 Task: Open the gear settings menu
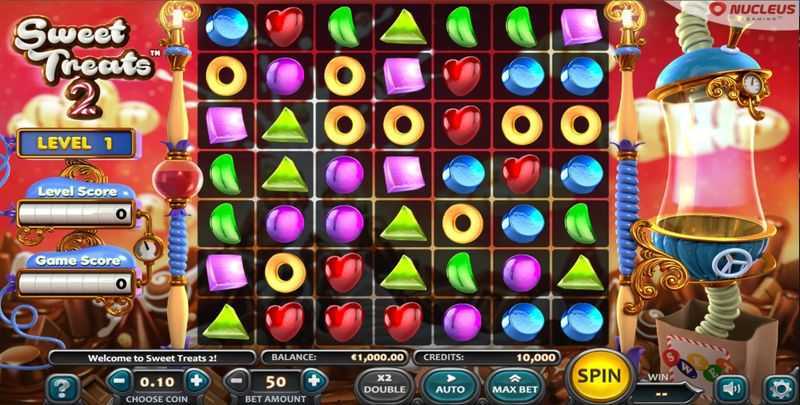point(777,387)
